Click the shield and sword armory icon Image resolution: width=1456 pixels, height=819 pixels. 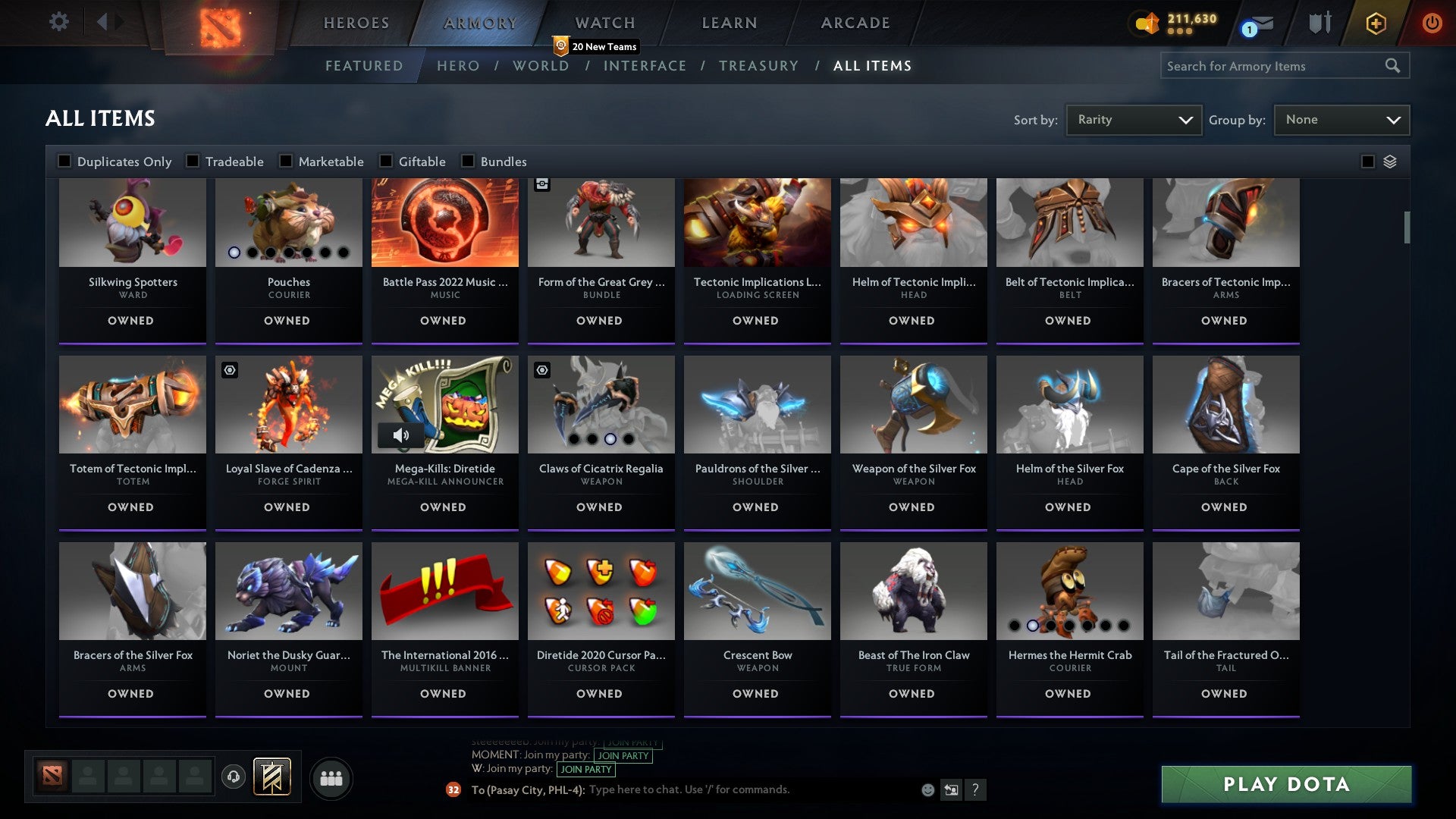pyautogui.click(x=1319, y=24)
